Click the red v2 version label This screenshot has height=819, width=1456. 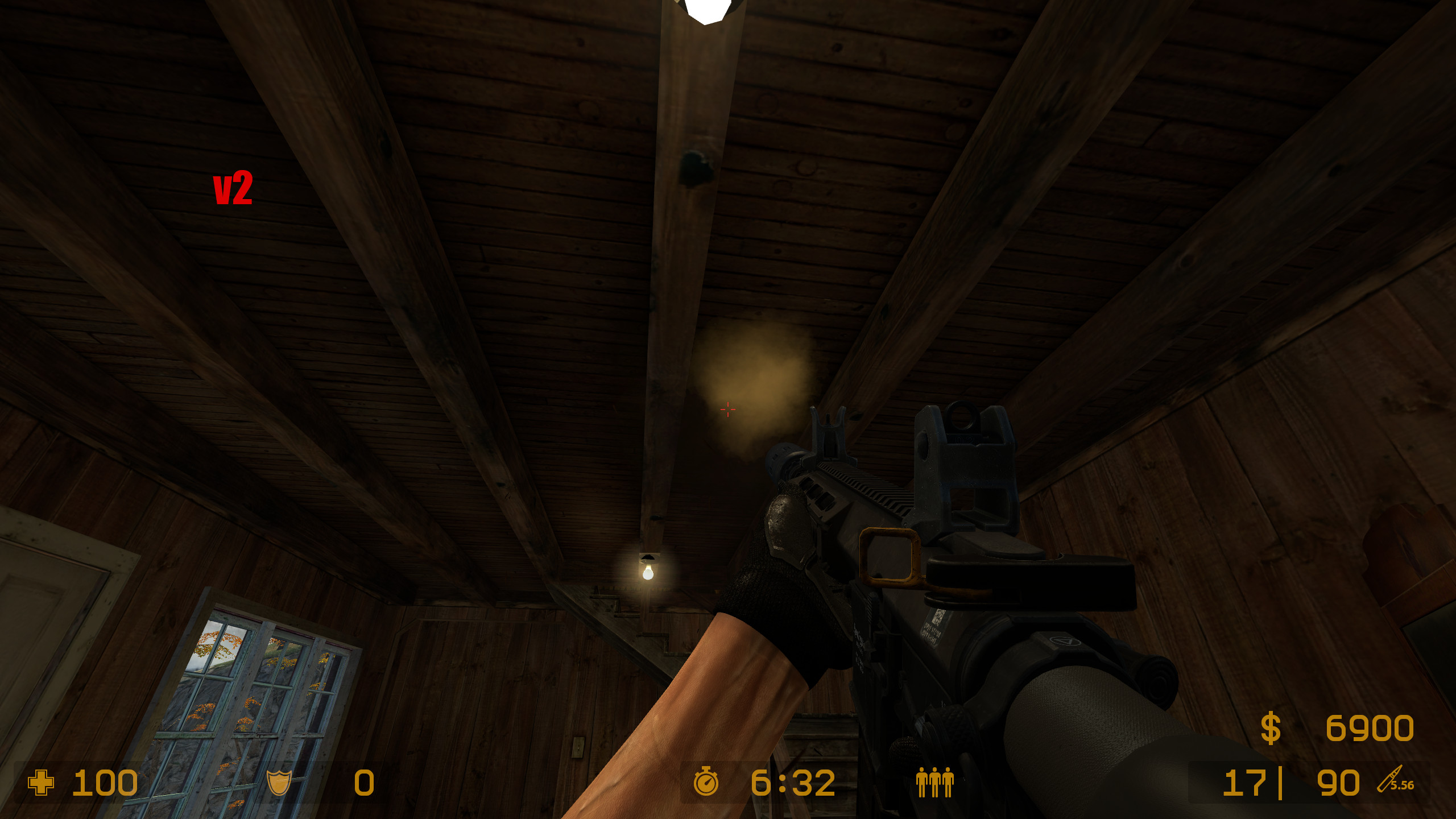233,188
